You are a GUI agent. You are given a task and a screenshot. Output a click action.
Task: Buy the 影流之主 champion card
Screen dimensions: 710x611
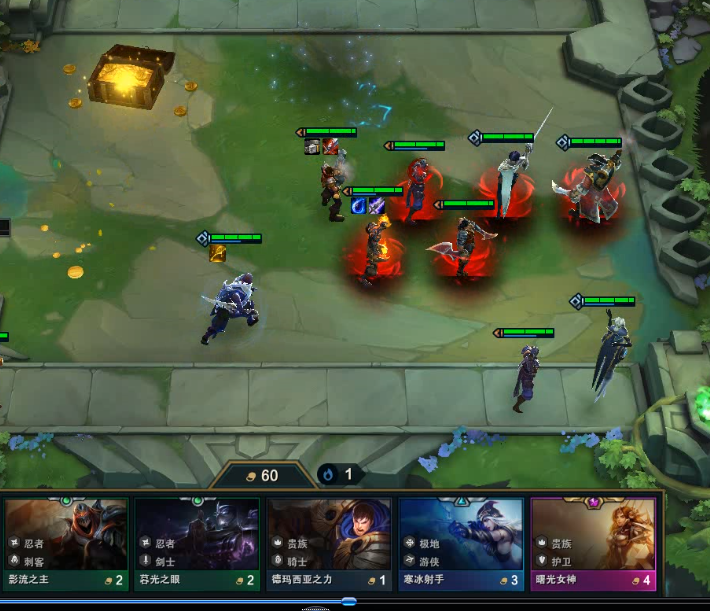click(66, 543)
